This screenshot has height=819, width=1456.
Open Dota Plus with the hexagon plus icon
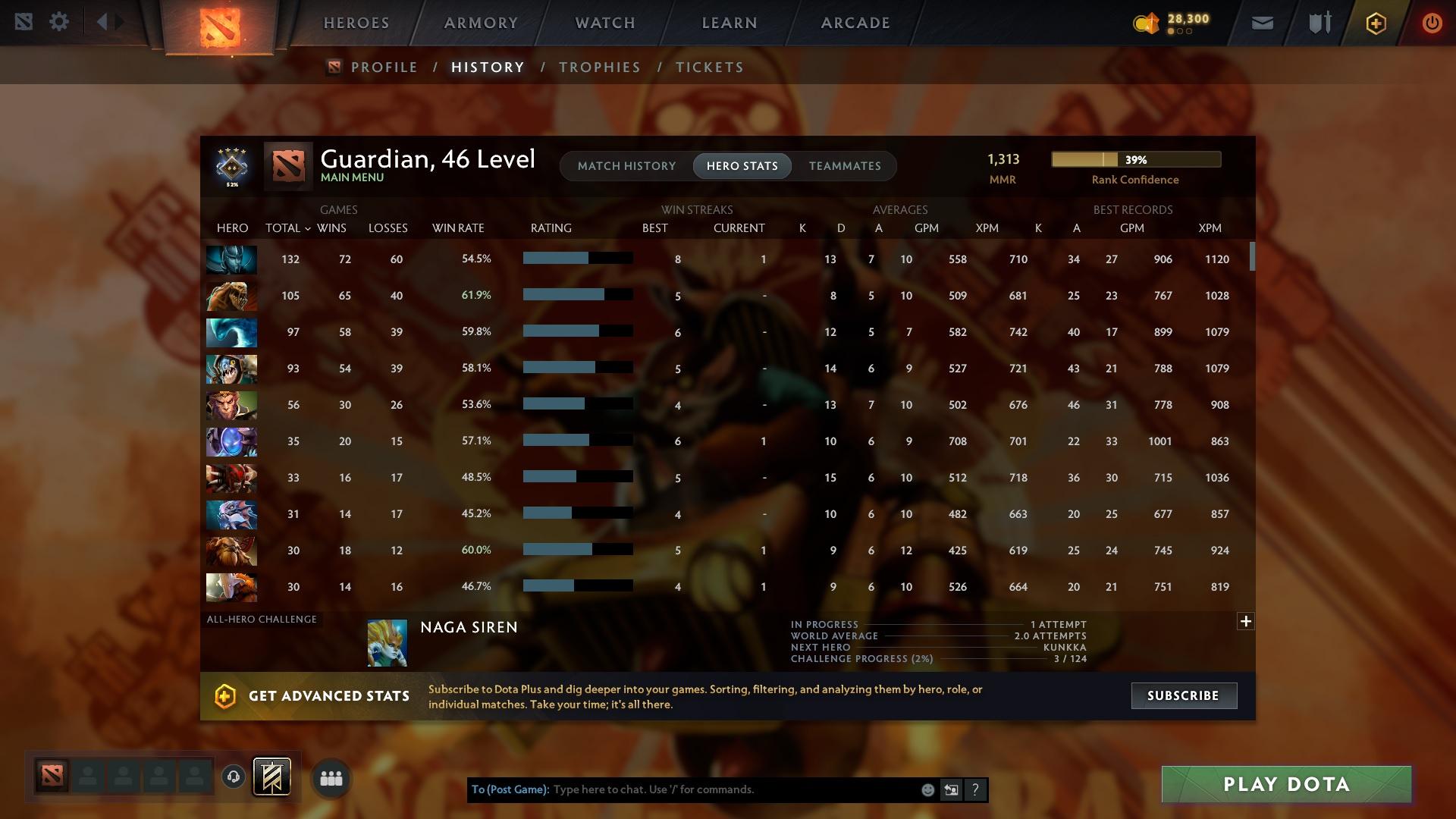click(1375, 22)
